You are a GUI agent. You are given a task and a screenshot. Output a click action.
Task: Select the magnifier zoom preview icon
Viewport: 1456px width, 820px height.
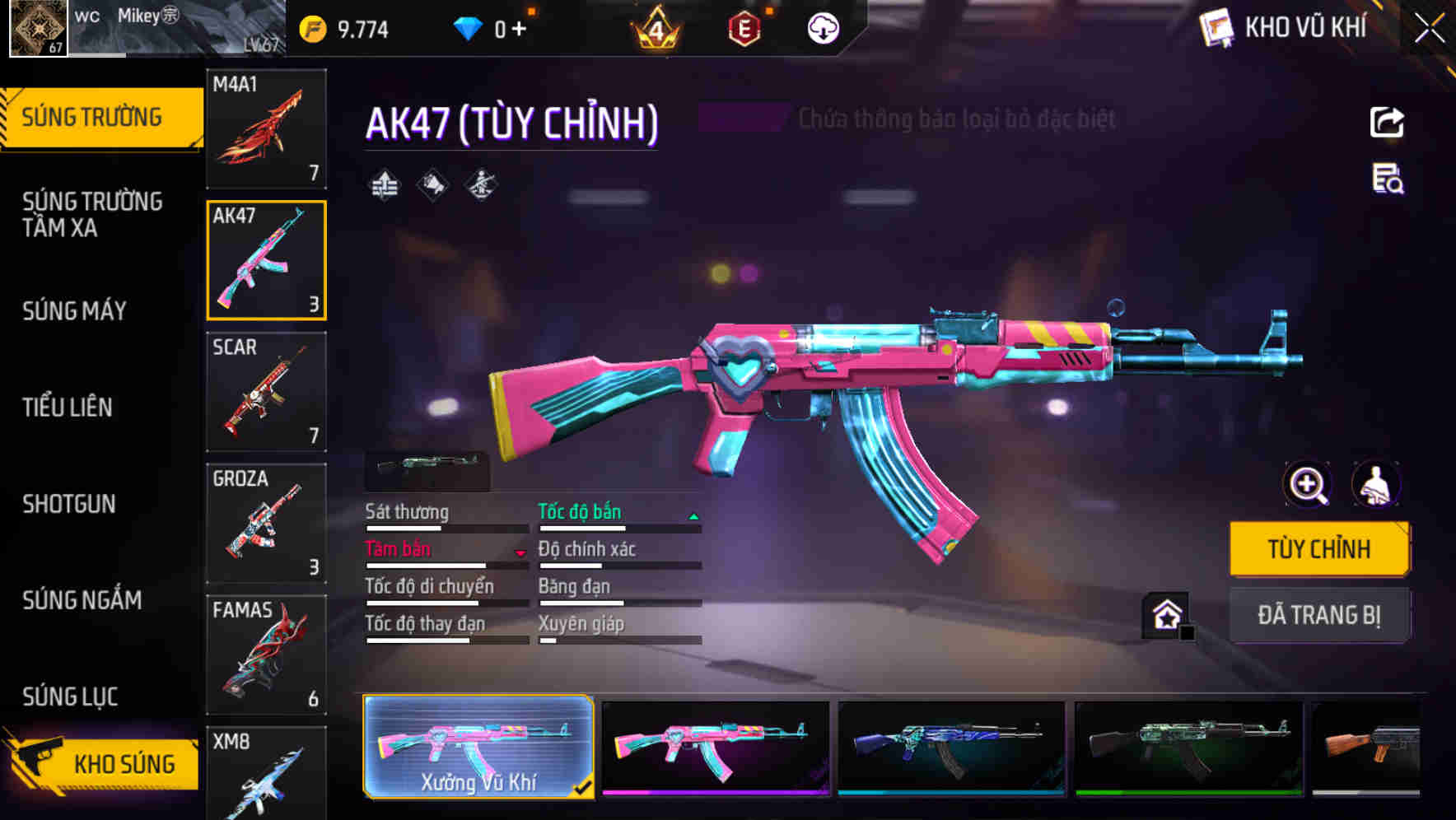coord(1306,485)
